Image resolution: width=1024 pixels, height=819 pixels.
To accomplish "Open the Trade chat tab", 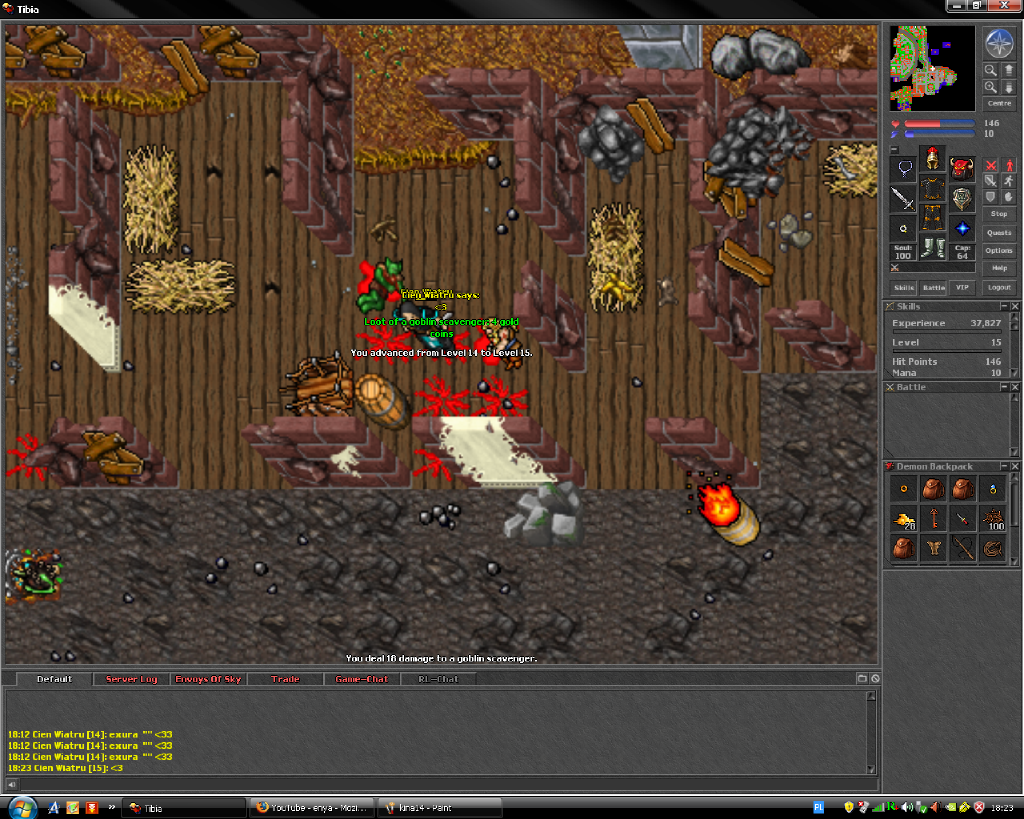I will click(x=285, y=679).
